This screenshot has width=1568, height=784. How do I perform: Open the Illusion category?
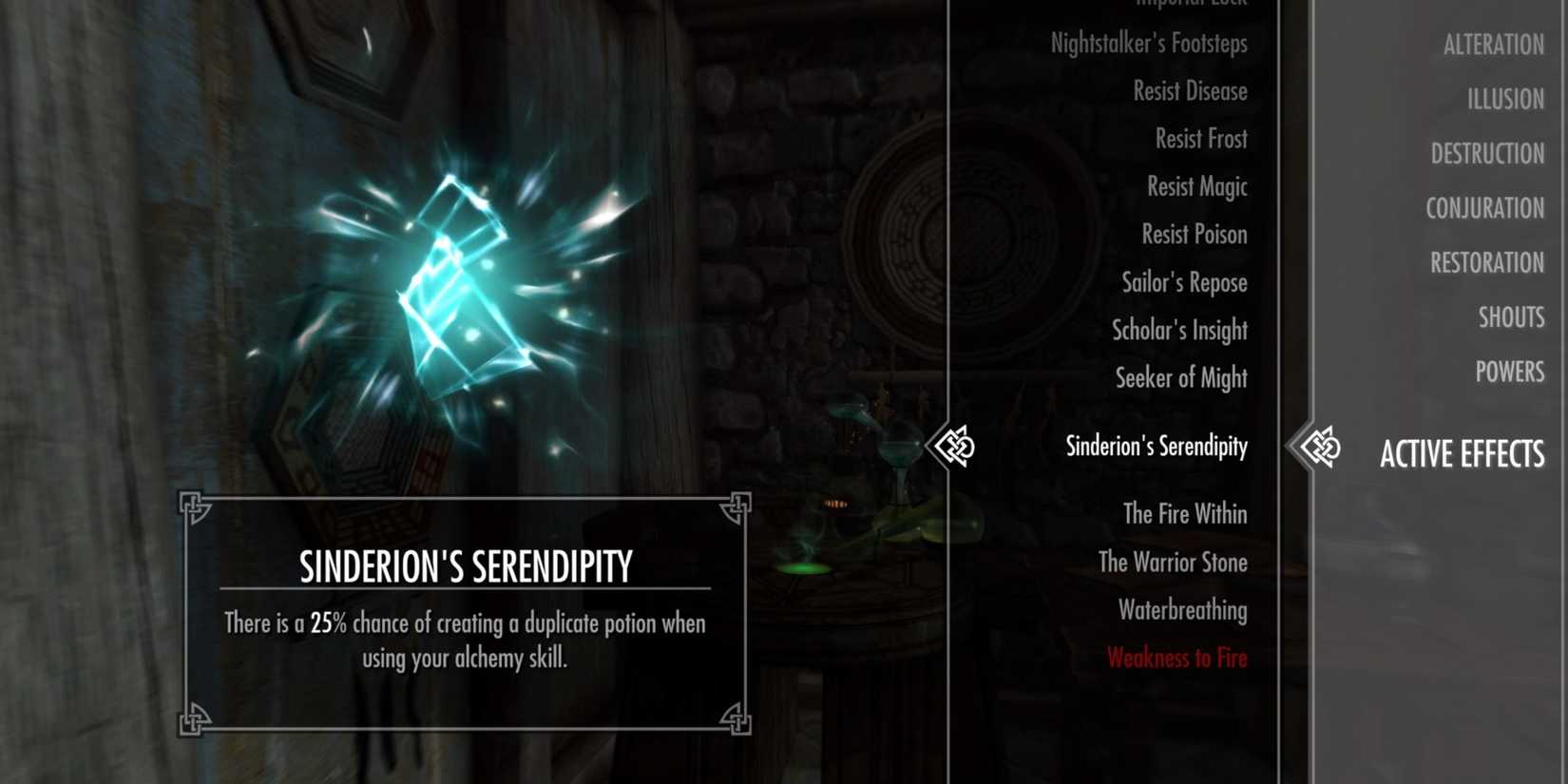coord(1506,98)
